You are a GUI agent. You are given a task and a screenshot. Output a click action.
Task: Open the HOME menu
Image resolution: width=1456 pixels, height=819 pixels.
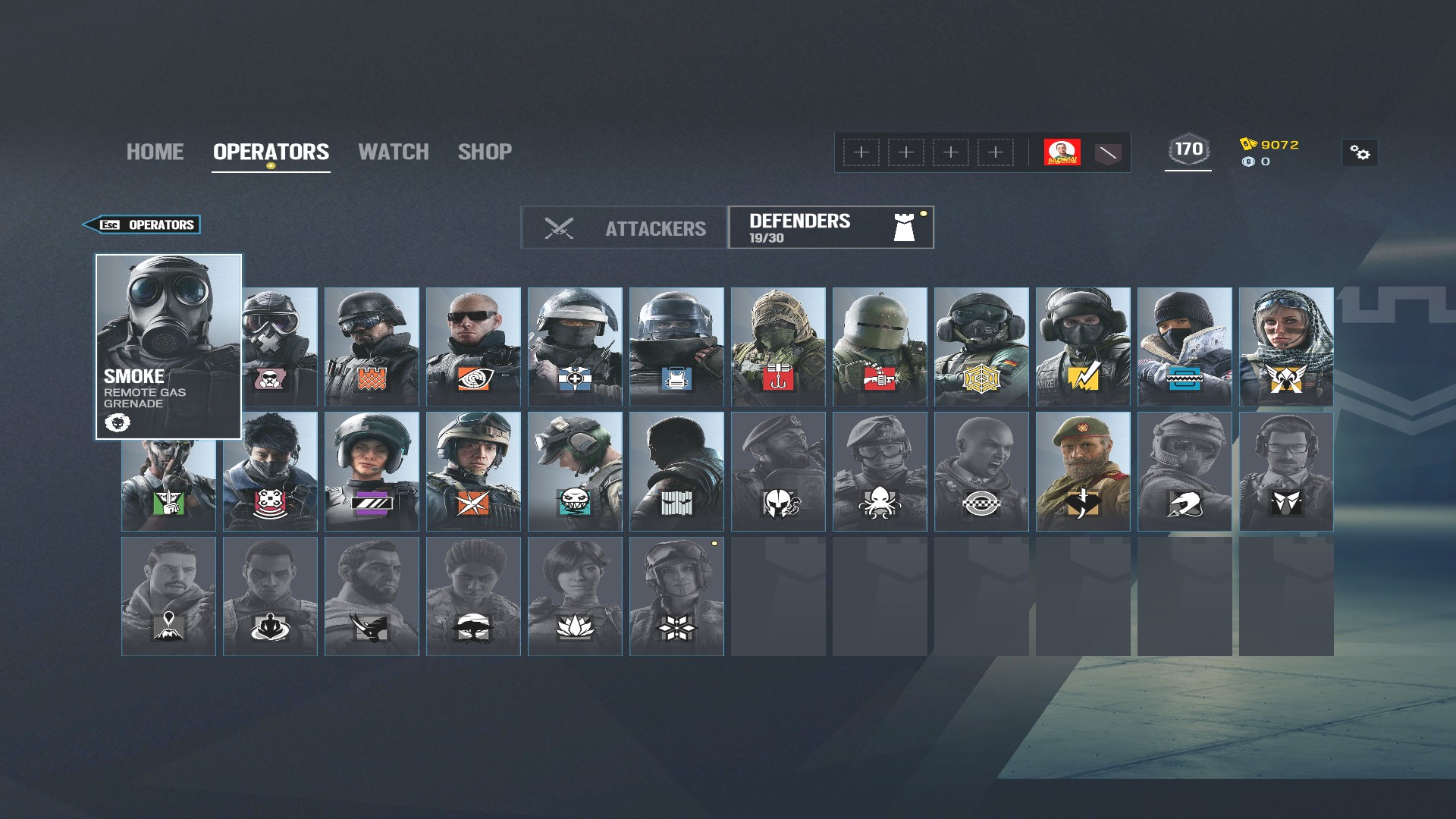155,152
